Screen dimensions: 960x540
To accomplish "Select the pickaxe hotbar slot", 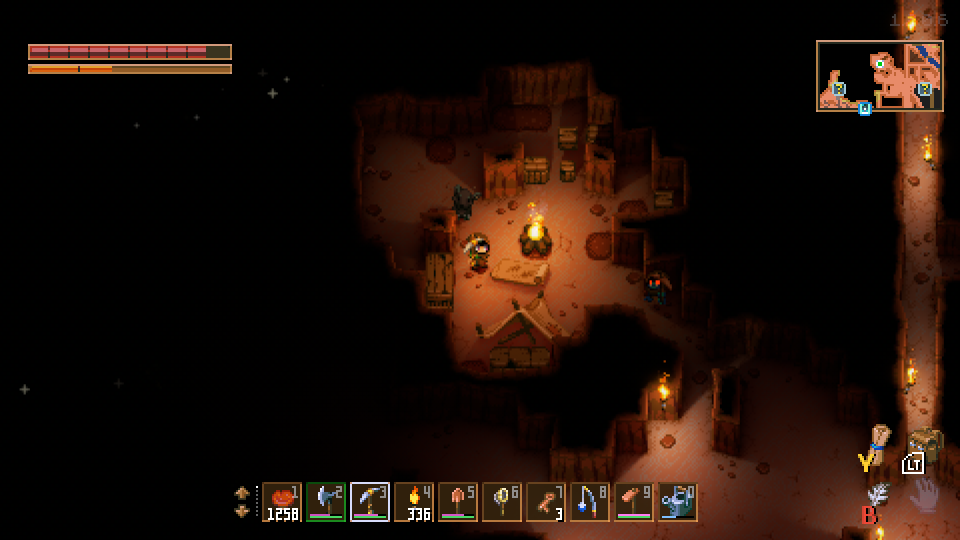I will pos(370,502).
